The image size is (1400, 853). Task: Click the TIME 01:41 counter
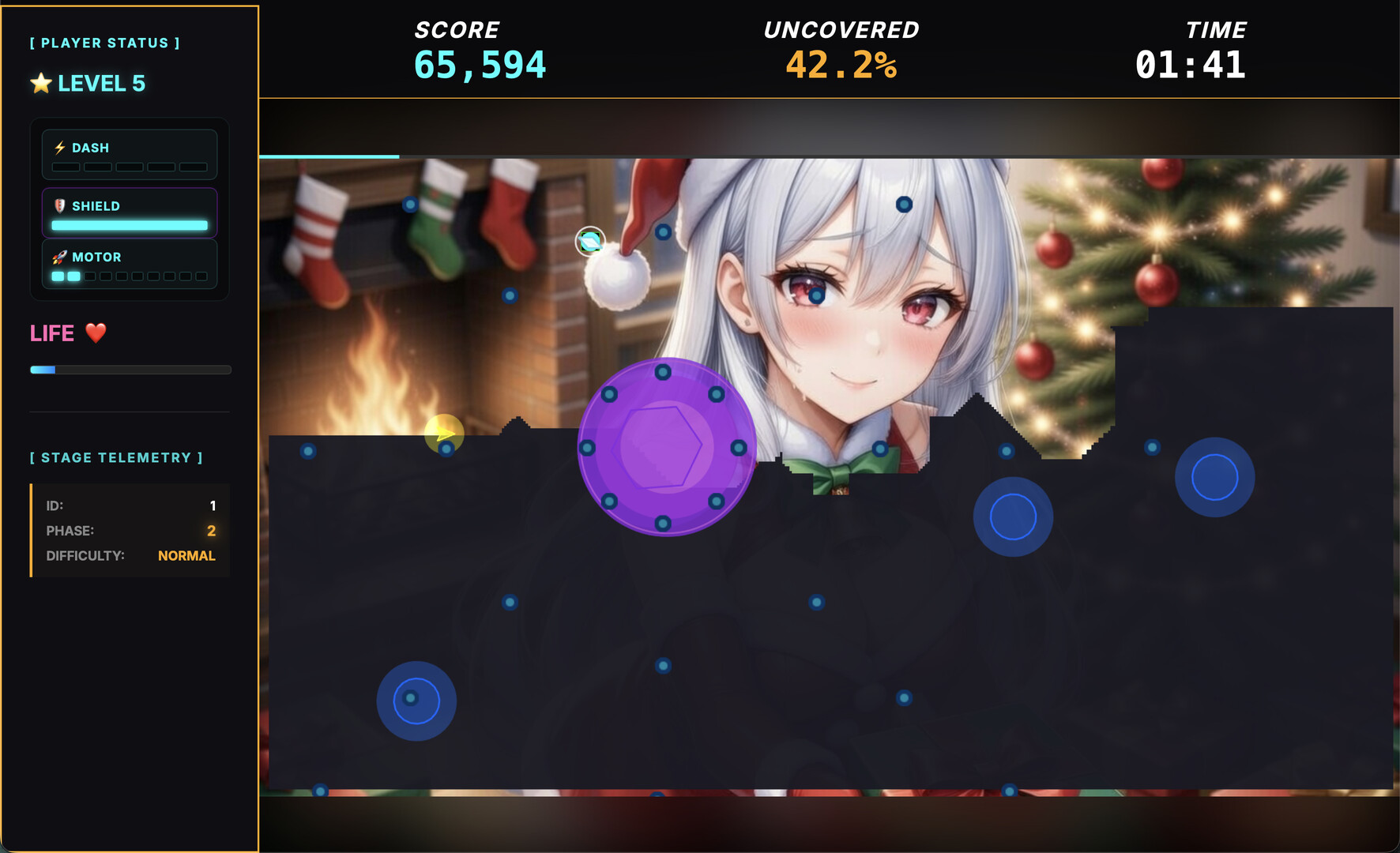tap(1190, 47)
